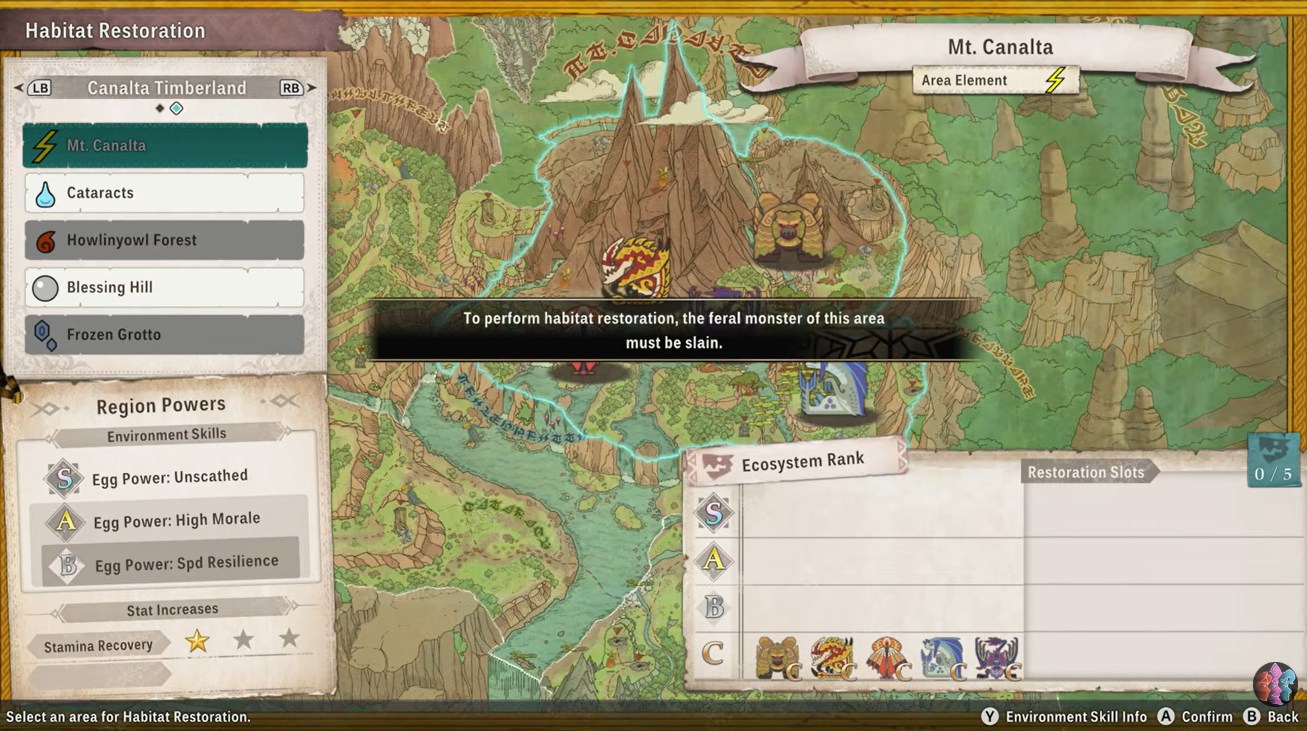Select the red striped monster map marker

pyautogui.click(x=636, y=268)
